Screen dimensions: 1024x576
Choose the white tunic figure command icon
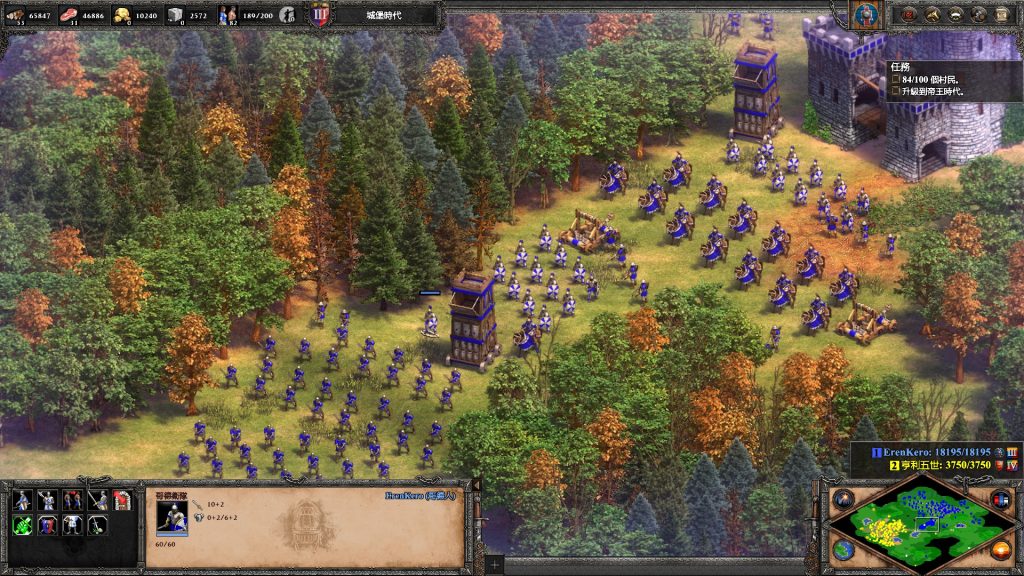point(72,525)
